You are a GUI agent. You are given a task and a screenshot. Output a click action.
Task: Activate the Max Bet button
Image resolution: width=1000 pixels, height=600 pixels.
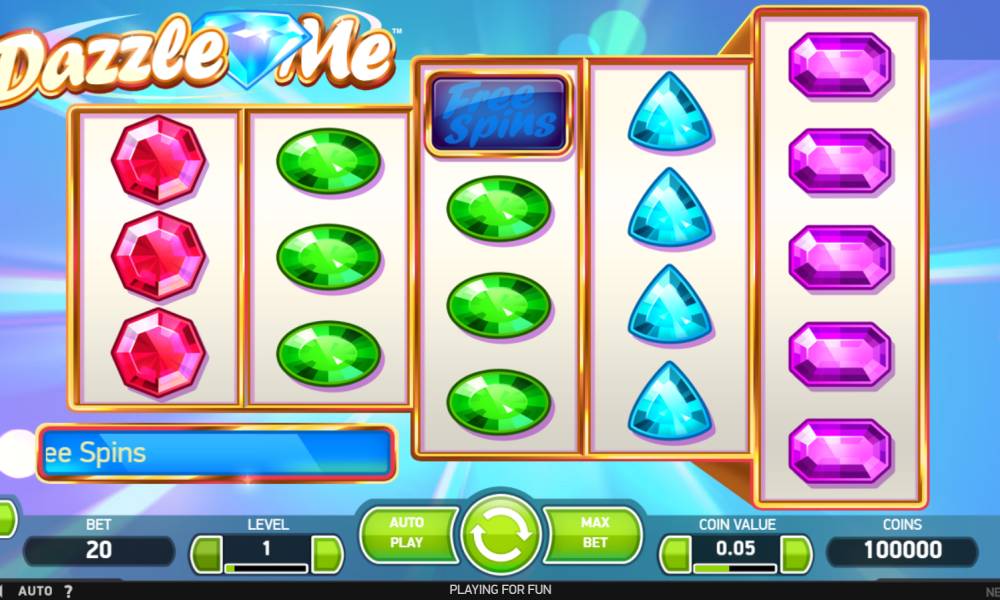[x=594, y=533]
